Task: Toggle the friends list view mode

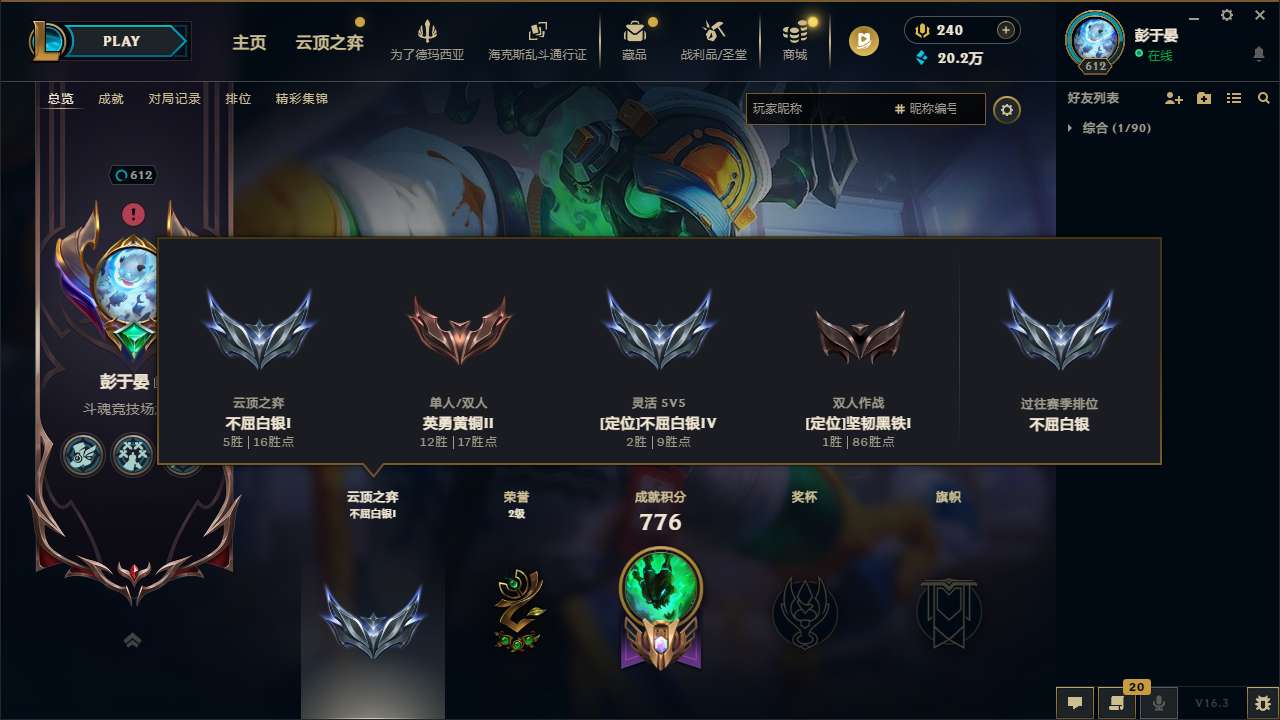Action: coord(1233,98)
